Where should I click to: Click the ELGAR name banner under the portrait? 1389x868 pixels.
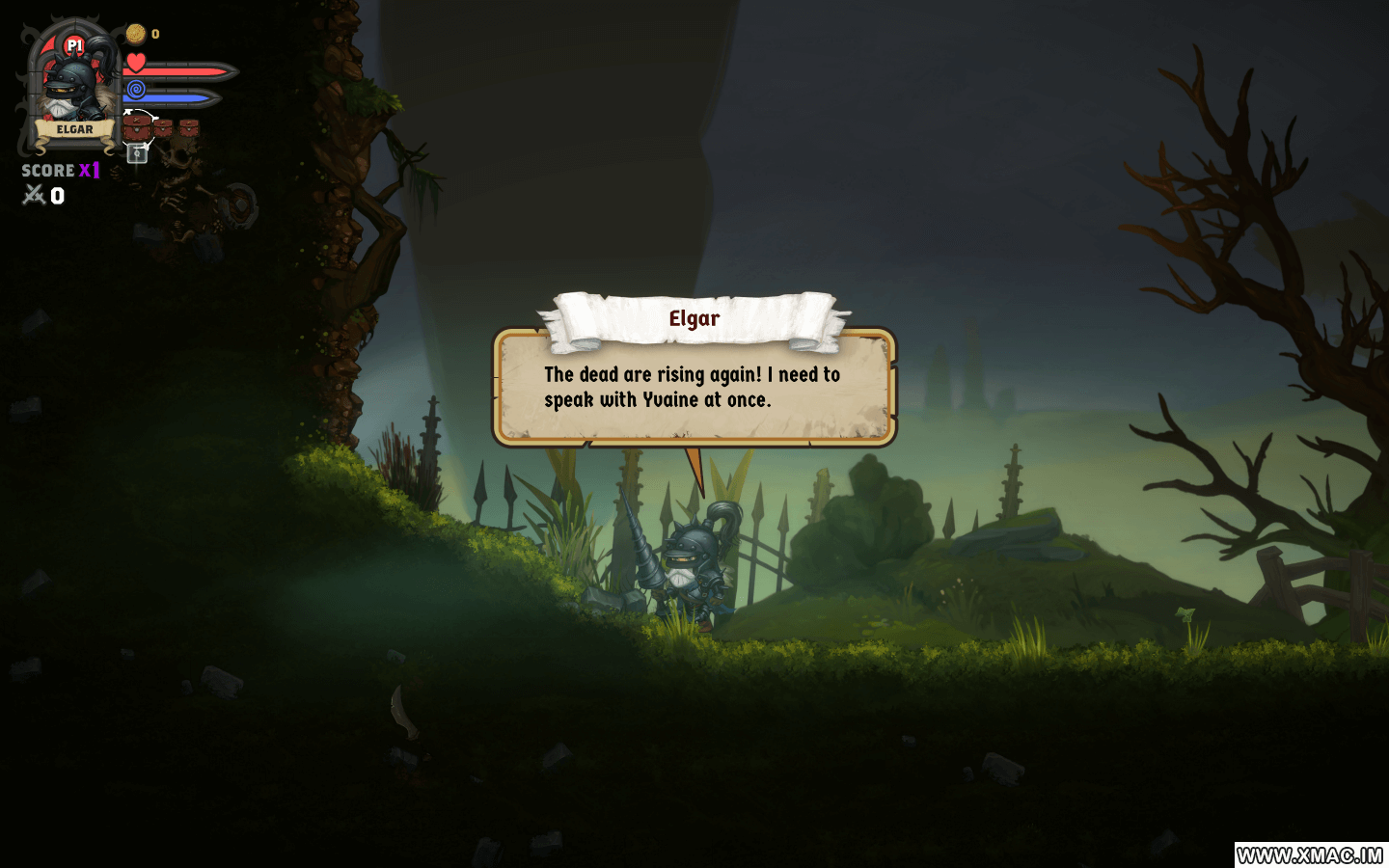(75, 129)
